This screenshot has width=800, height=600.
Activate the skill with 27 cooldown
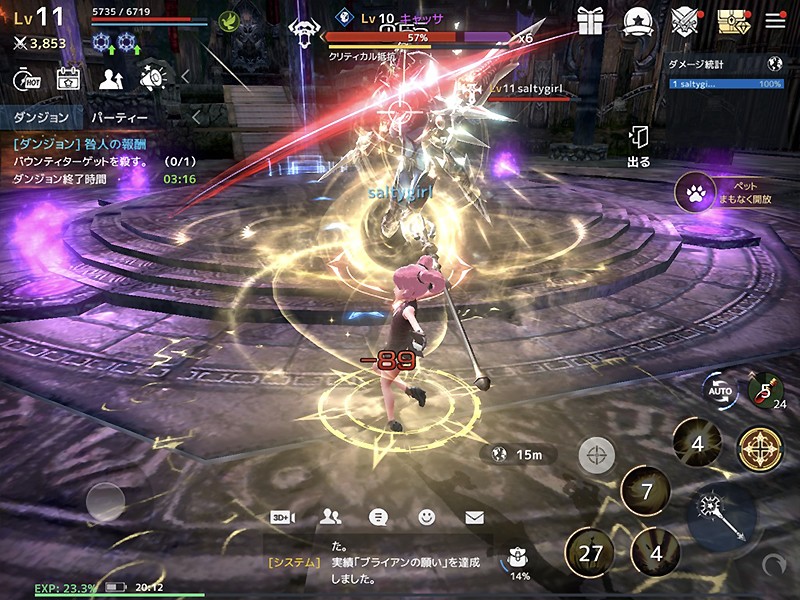point(589,553)
